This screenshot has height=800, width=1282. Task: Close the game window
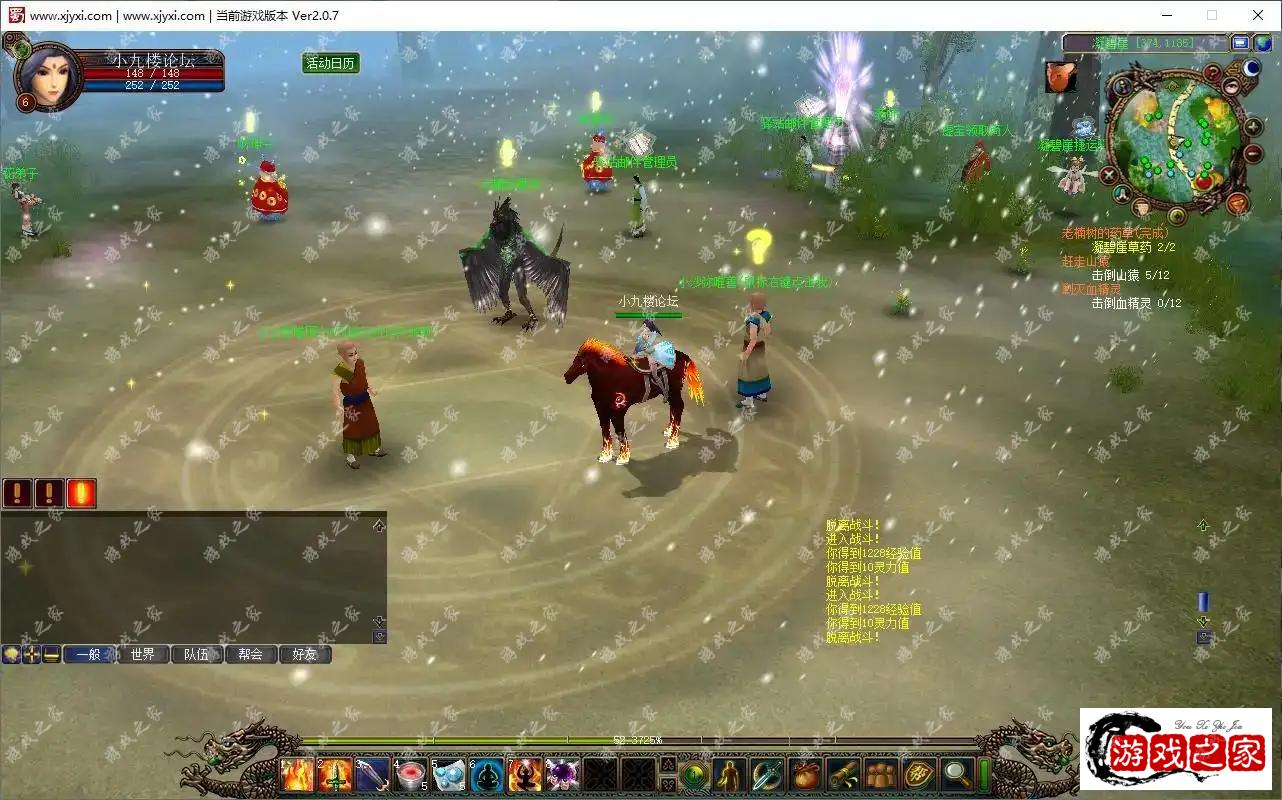(1258, 15)
